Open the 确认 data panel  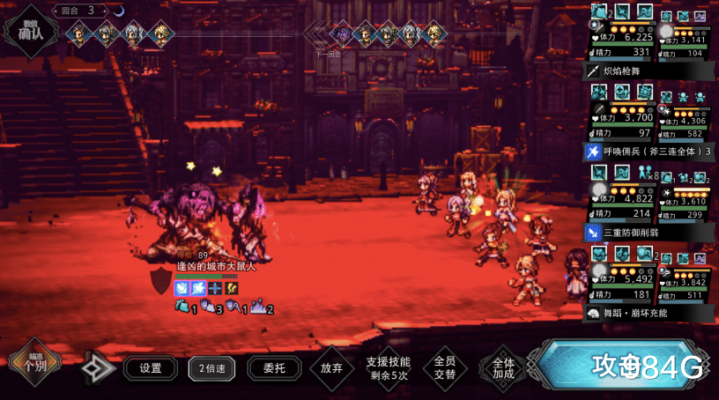tap(30, 32)
